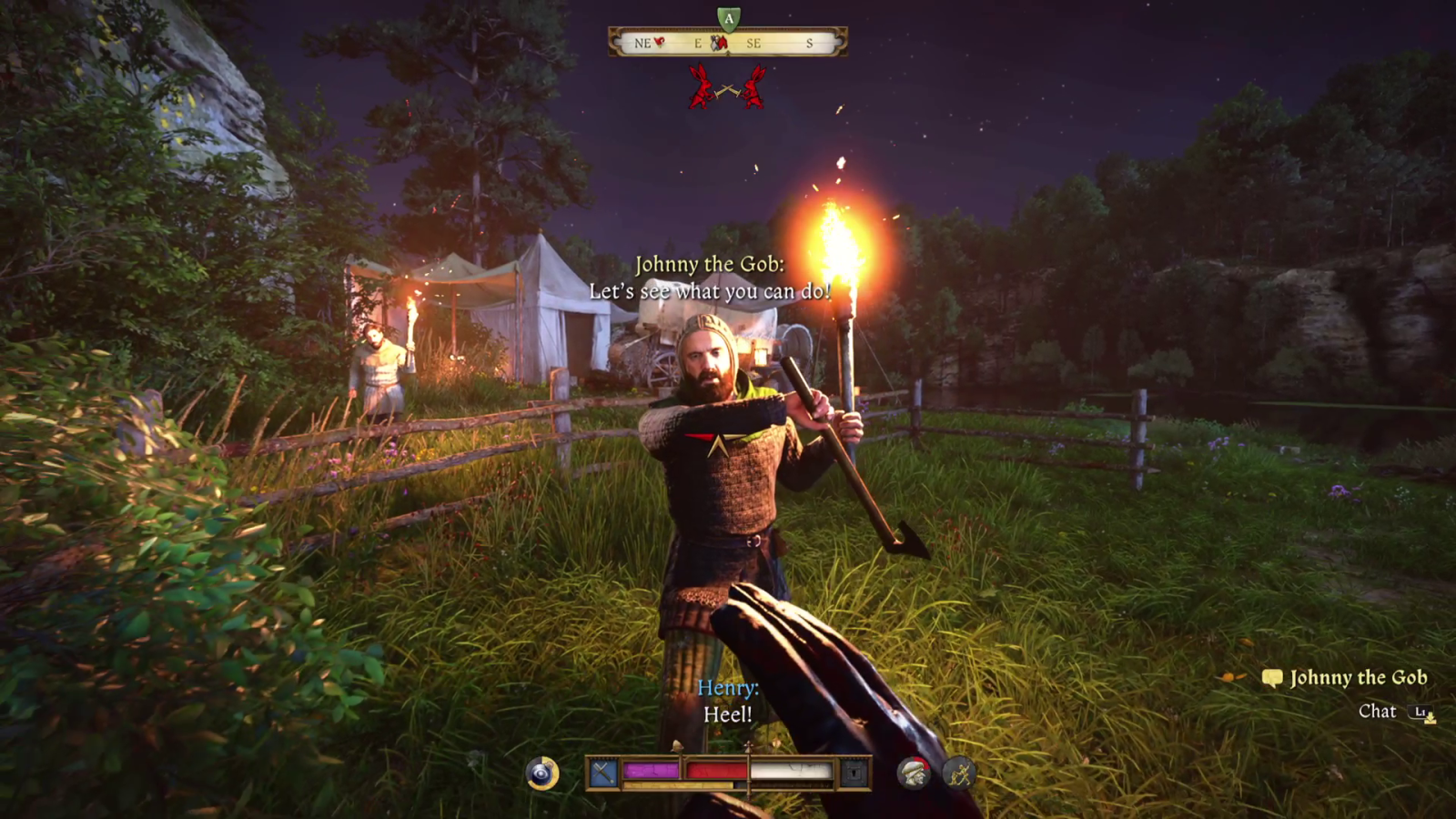The width and height of the screenshot is (1456, 819).
Task: Select the NE label on the compass
Action: [x=641, y=42]
